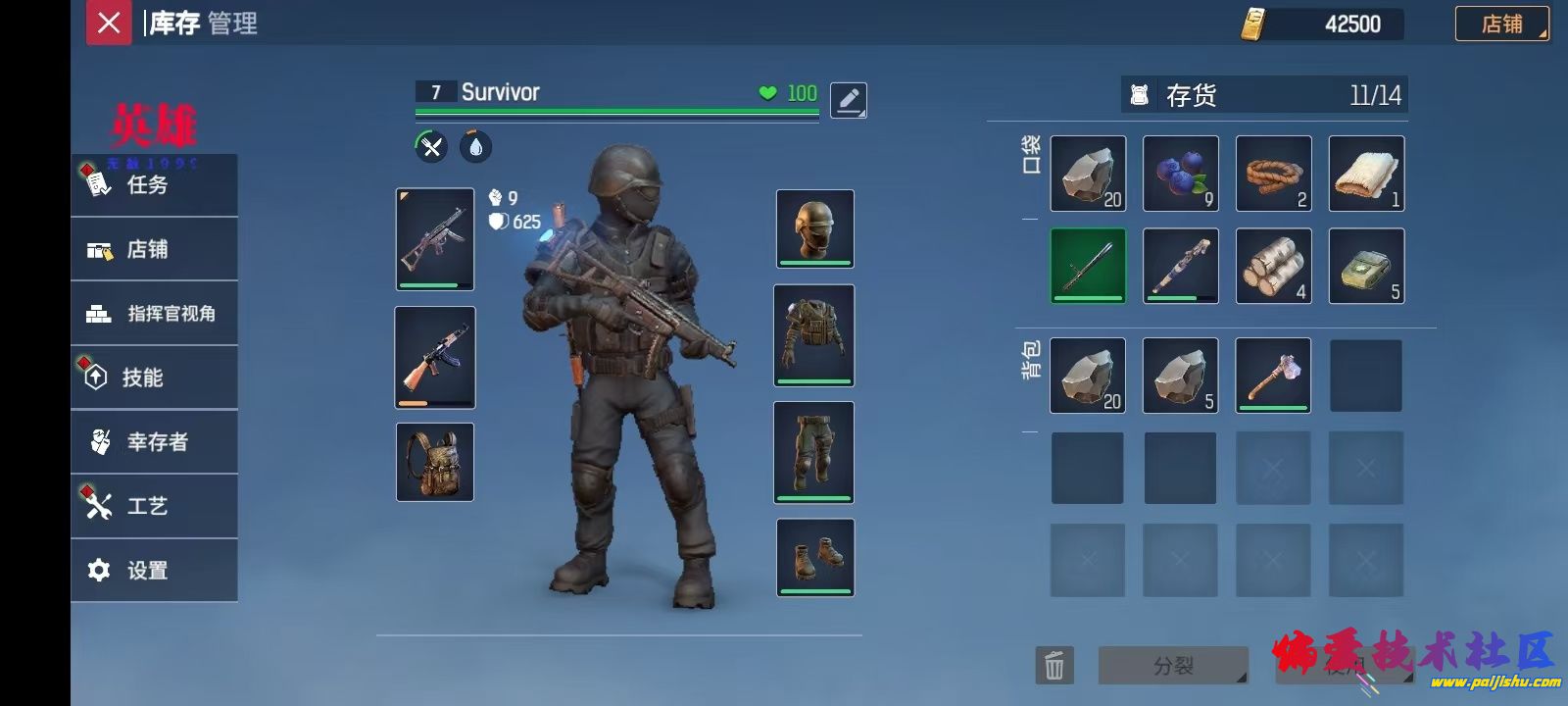Open the 指挥官视角 commander view
The image size is (1568, 706).
coord(154,313)
